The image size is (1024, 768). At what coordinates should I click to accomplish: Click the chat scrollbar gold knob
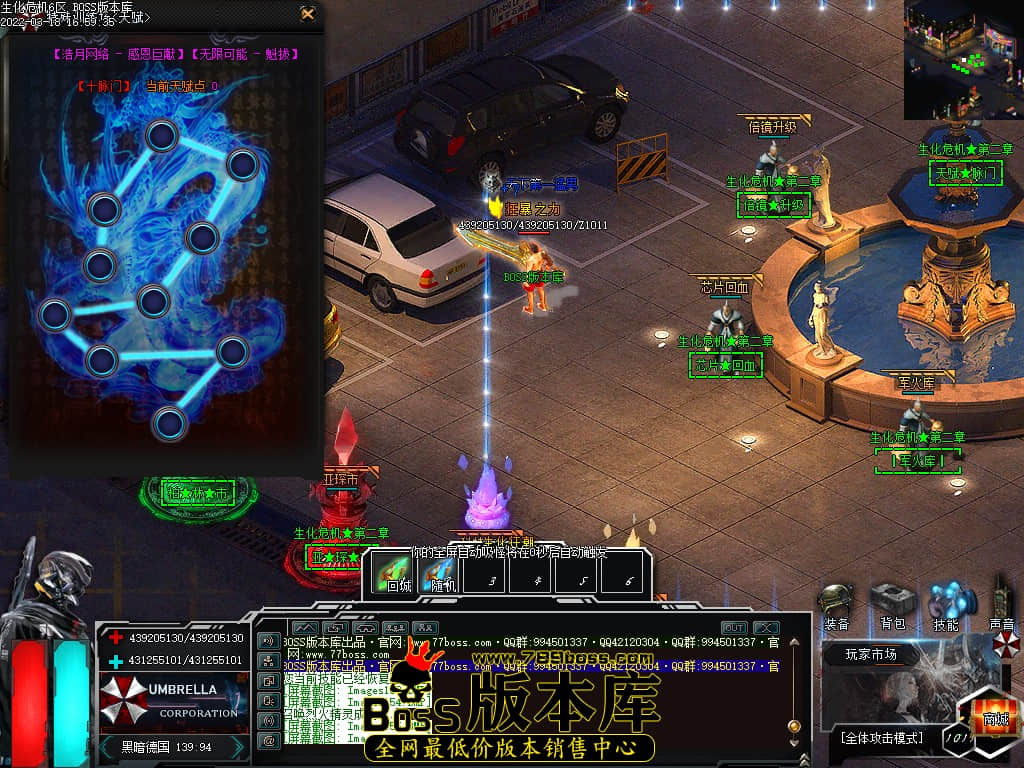pos(794,726)
